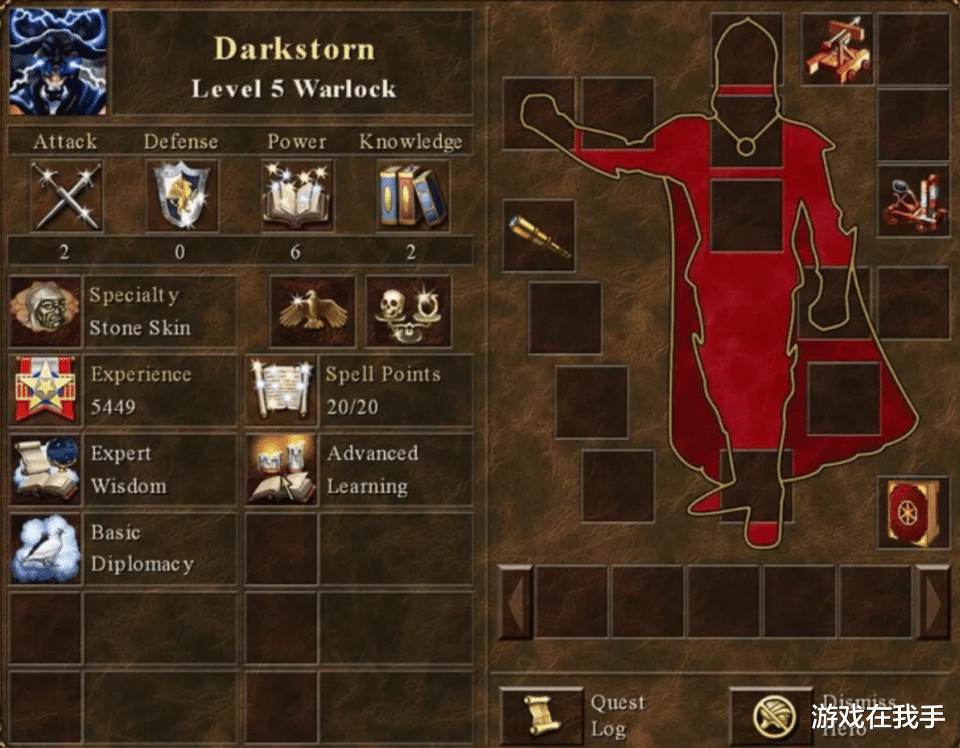Screen dimensions: 960x748
Task: Select the Basic Diplomacy skill
Action: (x=45, y=548)
